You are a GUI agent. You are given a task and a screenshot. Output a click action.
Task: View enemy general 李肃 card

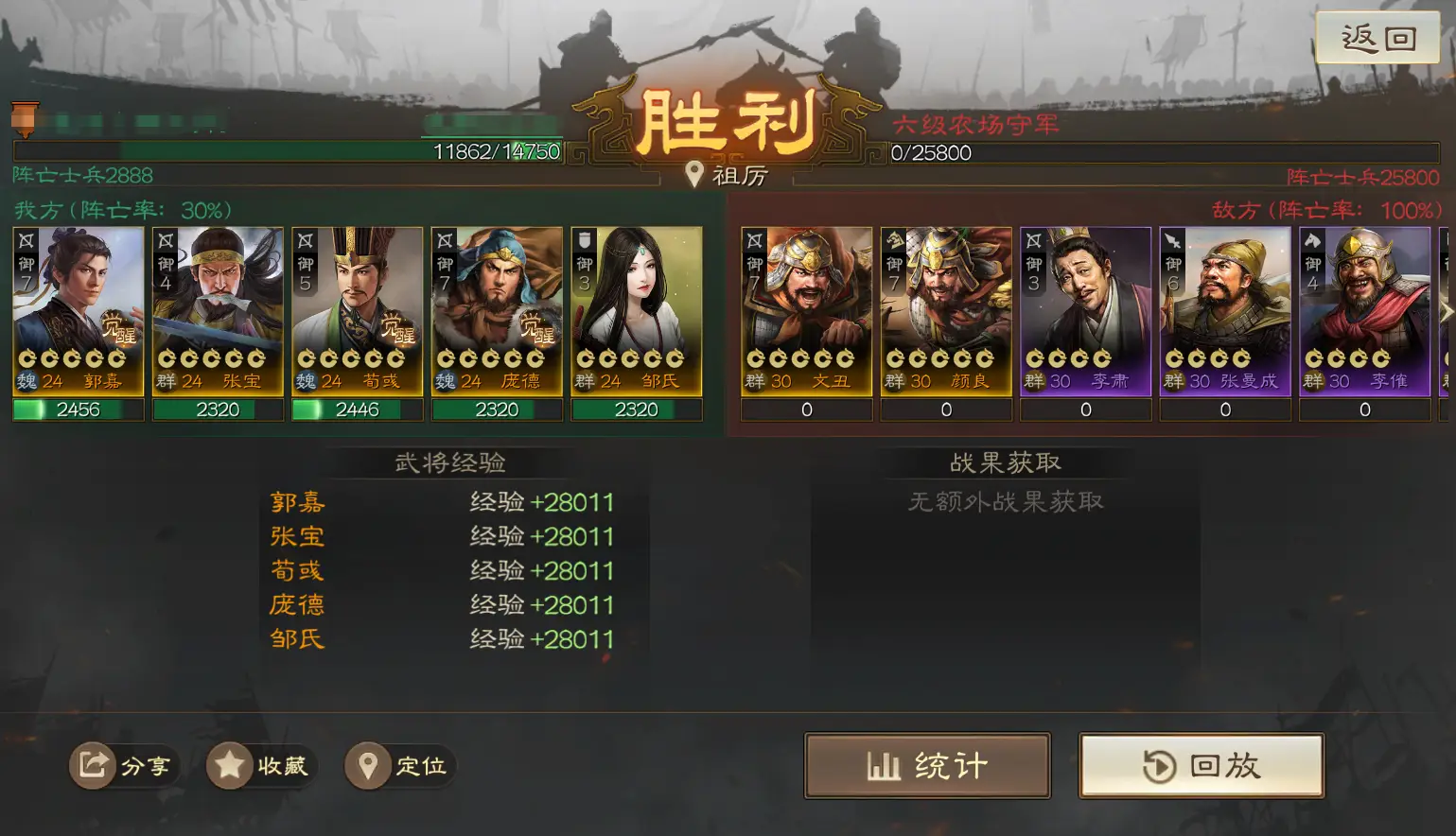coord(1085,311)
